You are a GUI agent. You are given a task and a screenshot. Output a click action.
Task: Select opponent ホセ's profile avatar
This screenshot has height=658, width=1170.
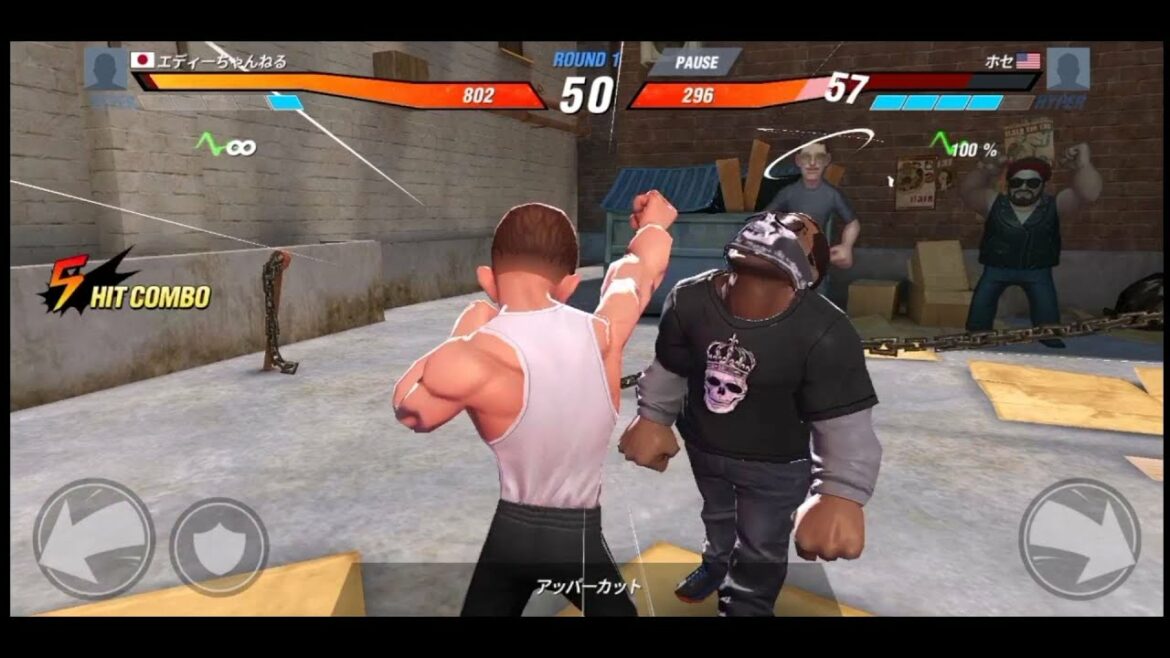tap(1067, 68)
